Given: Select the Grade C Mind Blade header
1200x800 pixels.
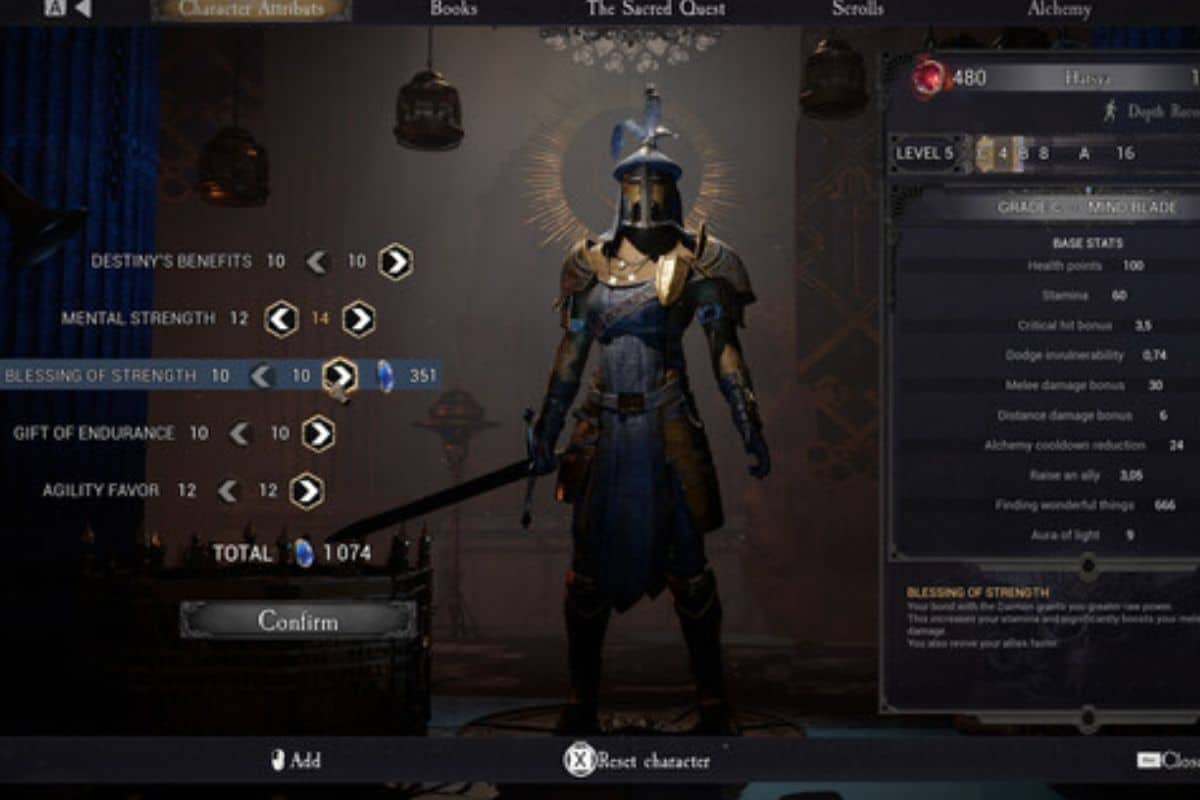Looking at the screenshot, I should click(x=1087, y=207).
